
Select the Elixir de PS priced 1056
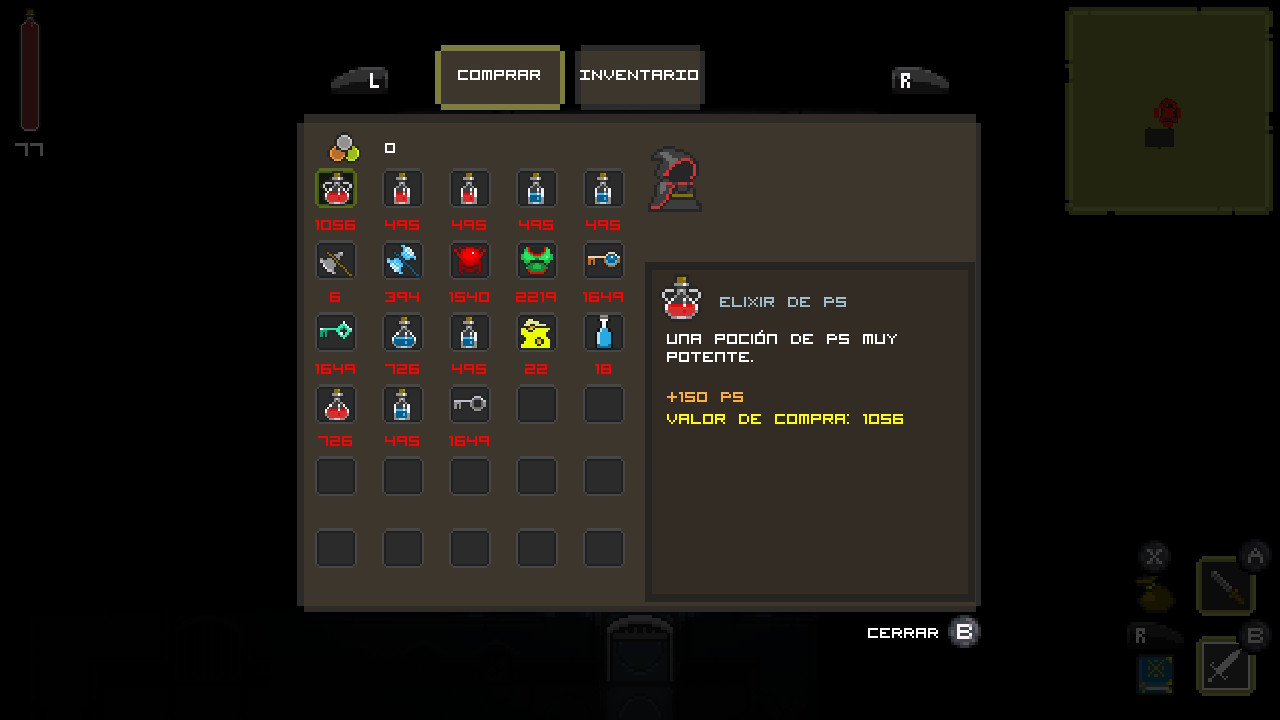pos(336,189)
